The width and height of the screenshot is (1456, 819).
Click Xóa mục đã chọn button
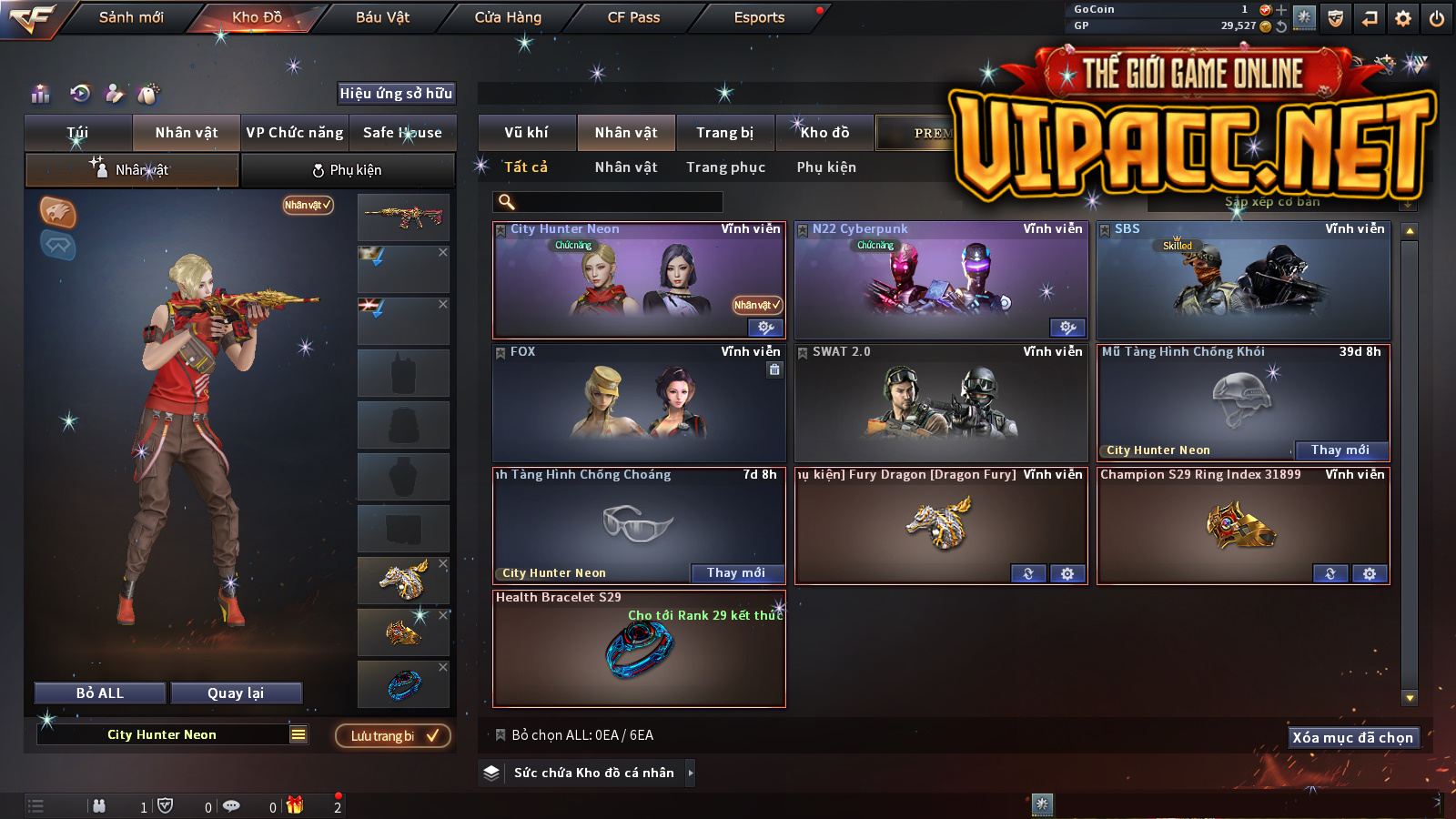(1353, 738)
